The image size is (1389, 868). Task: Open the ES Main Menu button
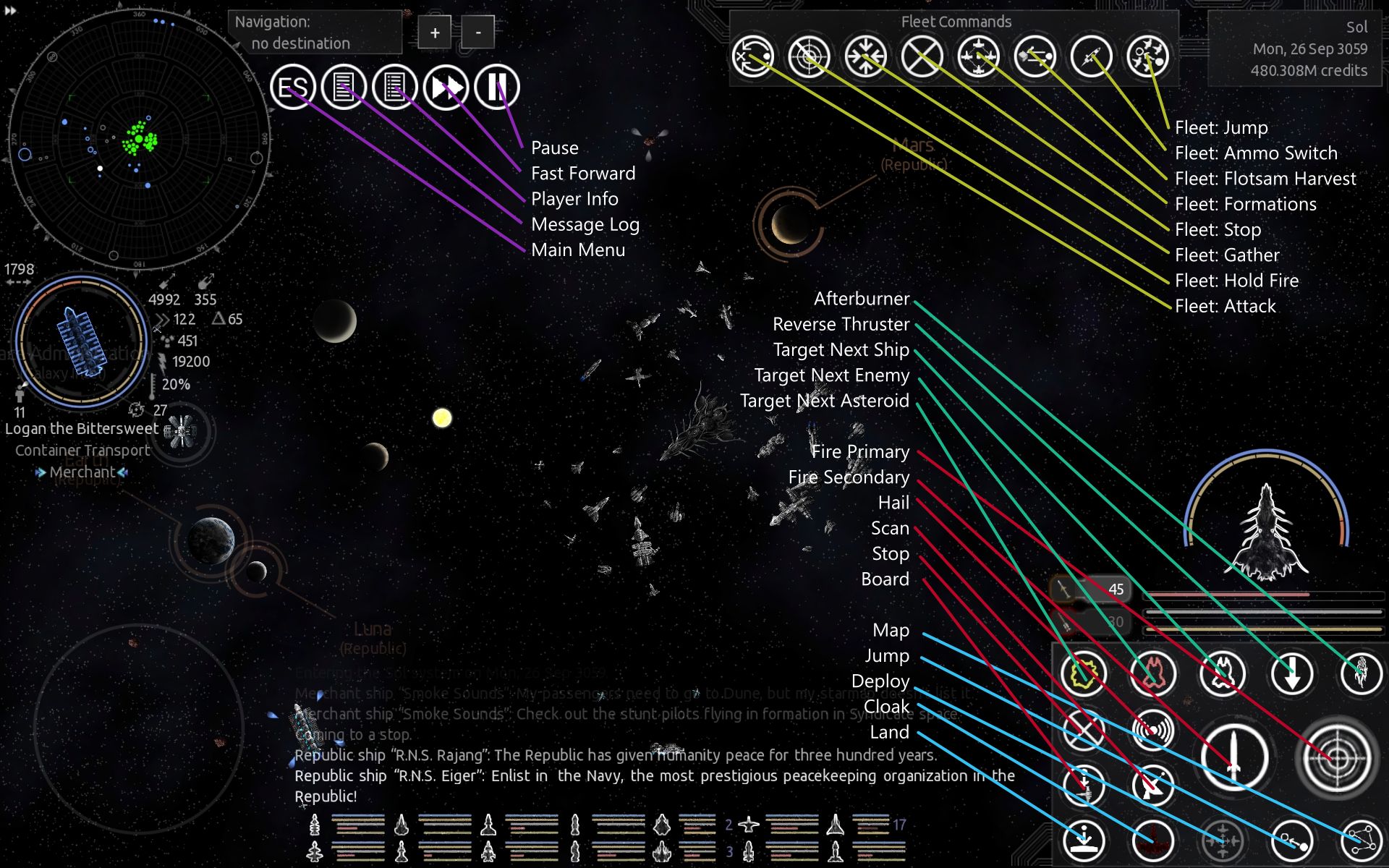pyautogui.click(x=293, y=88)
